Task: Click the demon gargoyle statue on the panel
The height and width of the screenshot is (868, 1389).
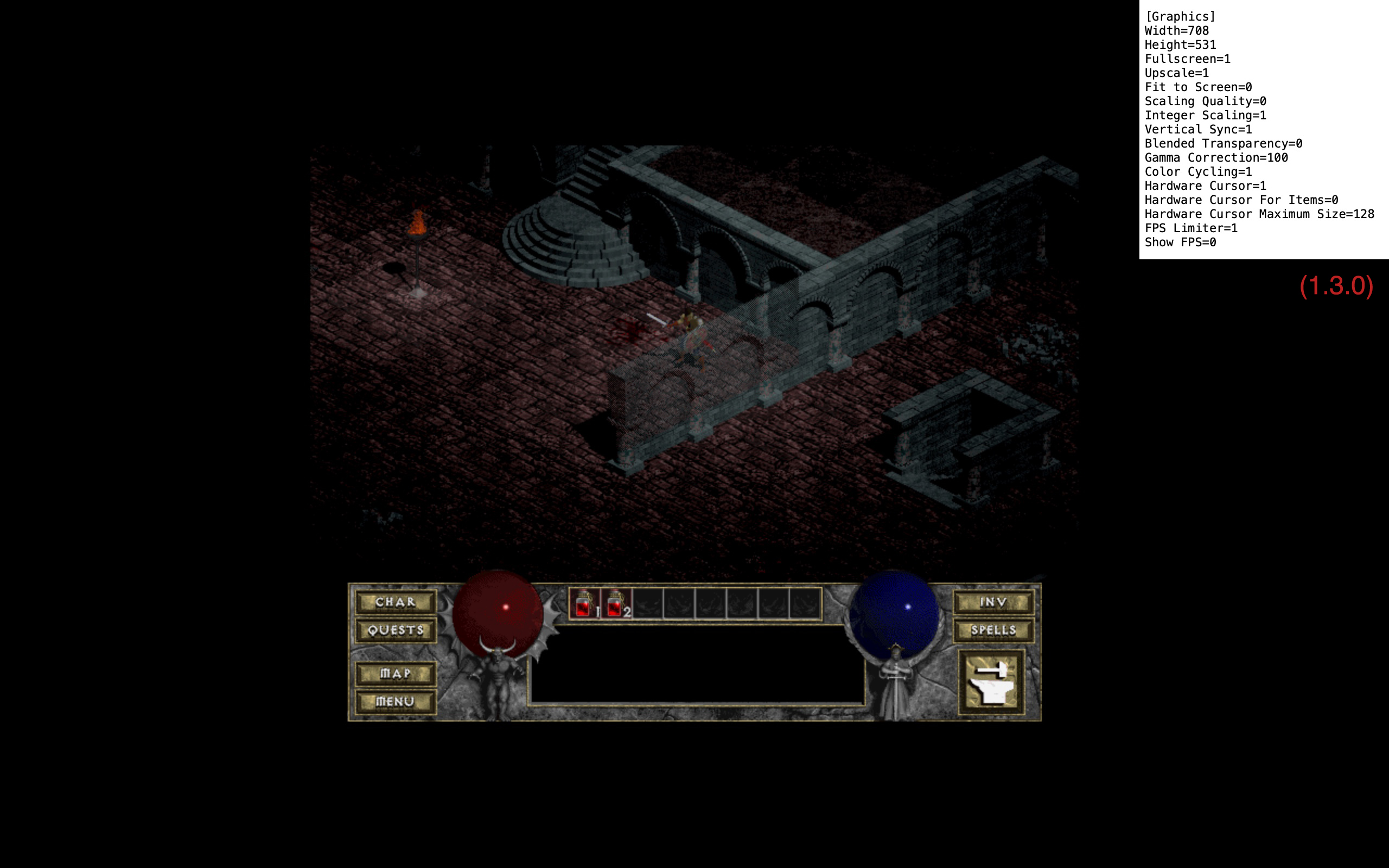Action: pyautogui.click(x=499, y=683)
